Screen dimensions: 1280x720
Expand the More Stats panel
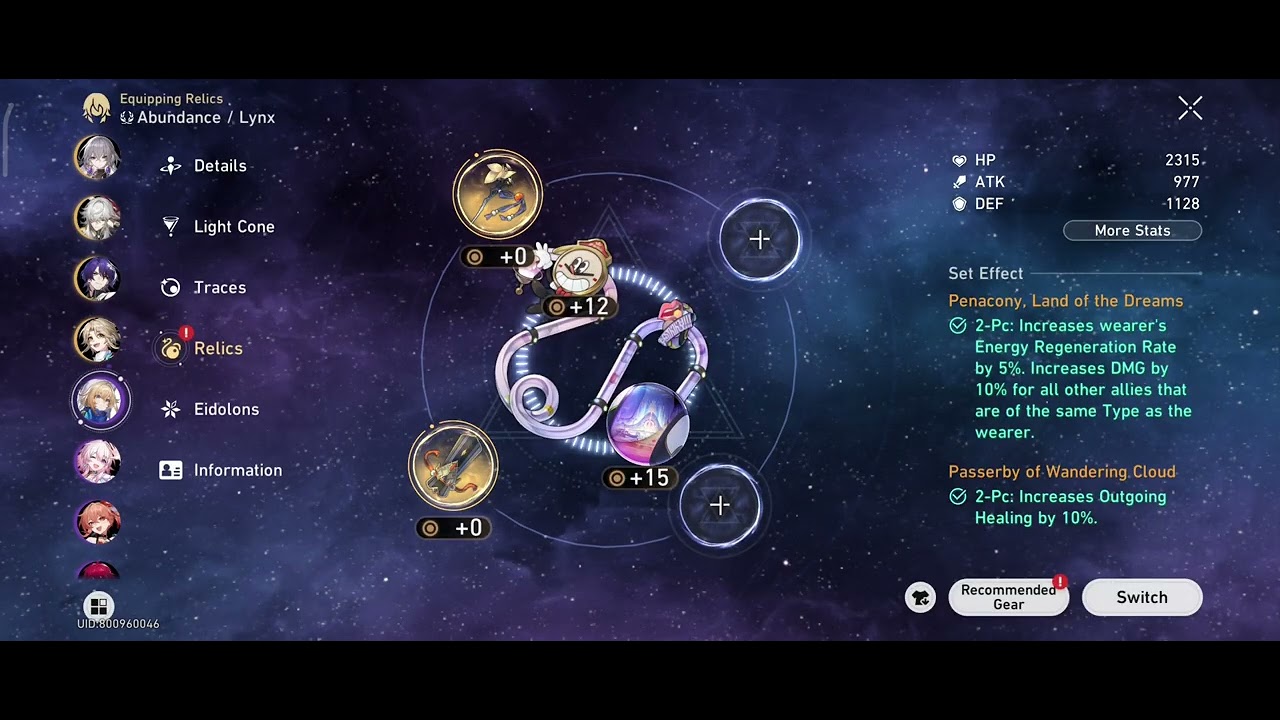click(1132, 230)
